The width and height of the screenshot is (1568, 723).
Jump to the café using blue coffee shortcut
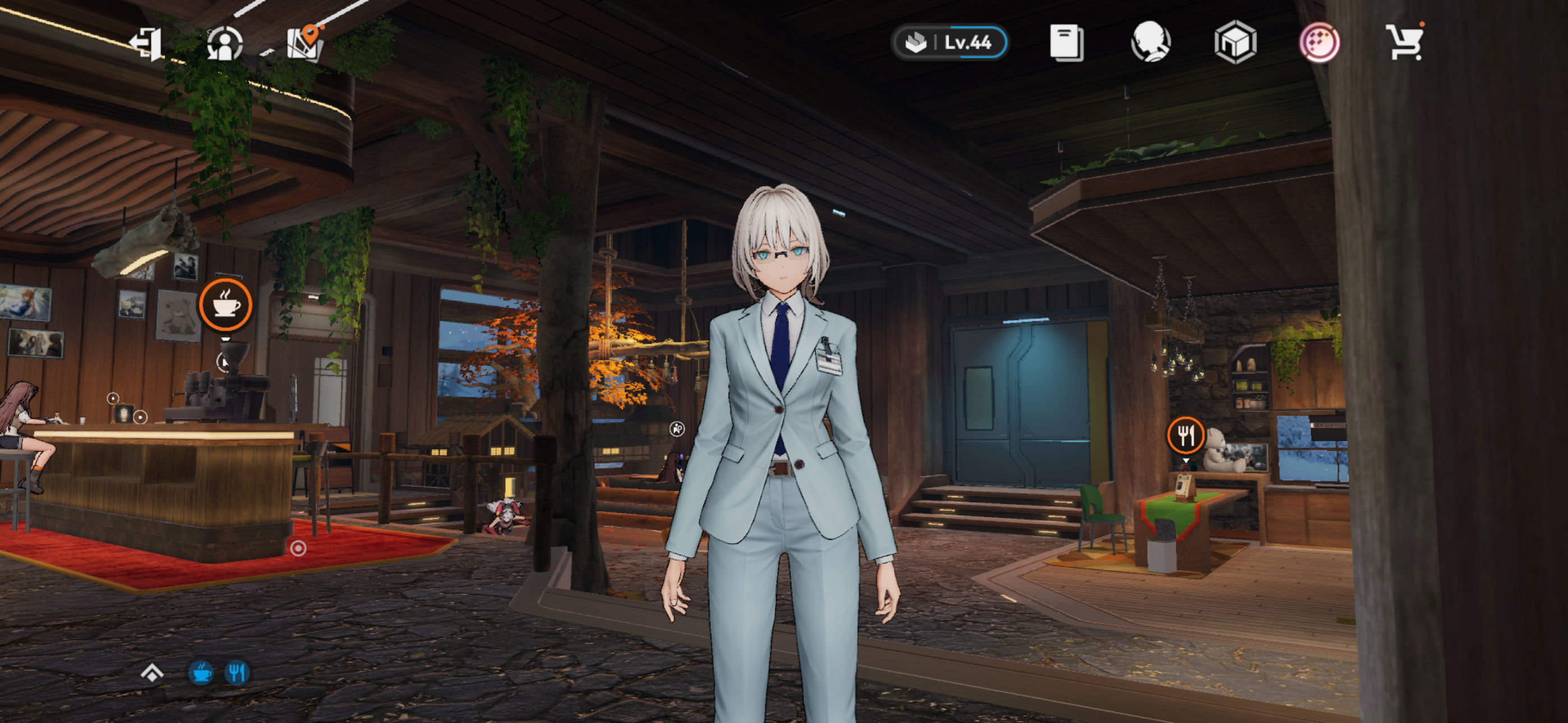(x=201, y=673)
